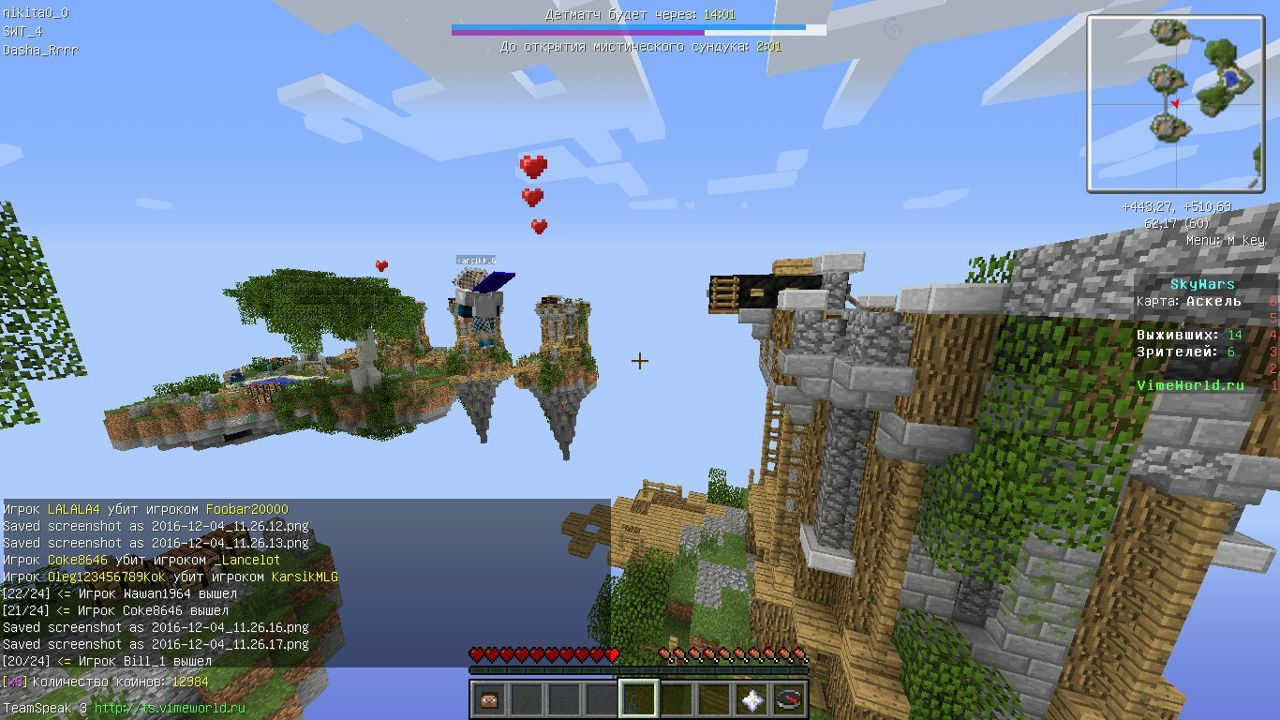1280x720 pixels.
Task: Select the compass hotbar slot
Action: point(789,698)
